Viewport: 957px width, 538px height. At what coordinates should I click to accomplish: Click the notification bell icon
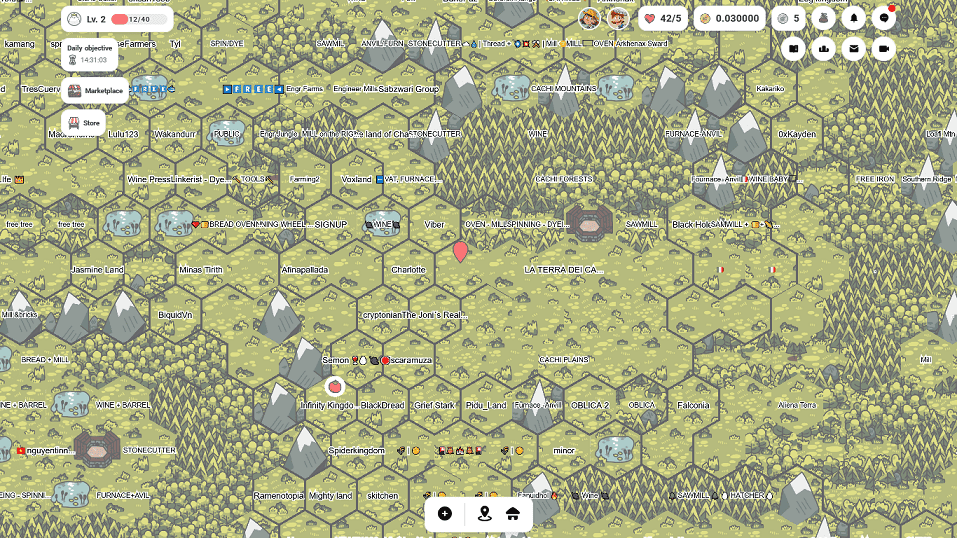[x=854, y=18]
